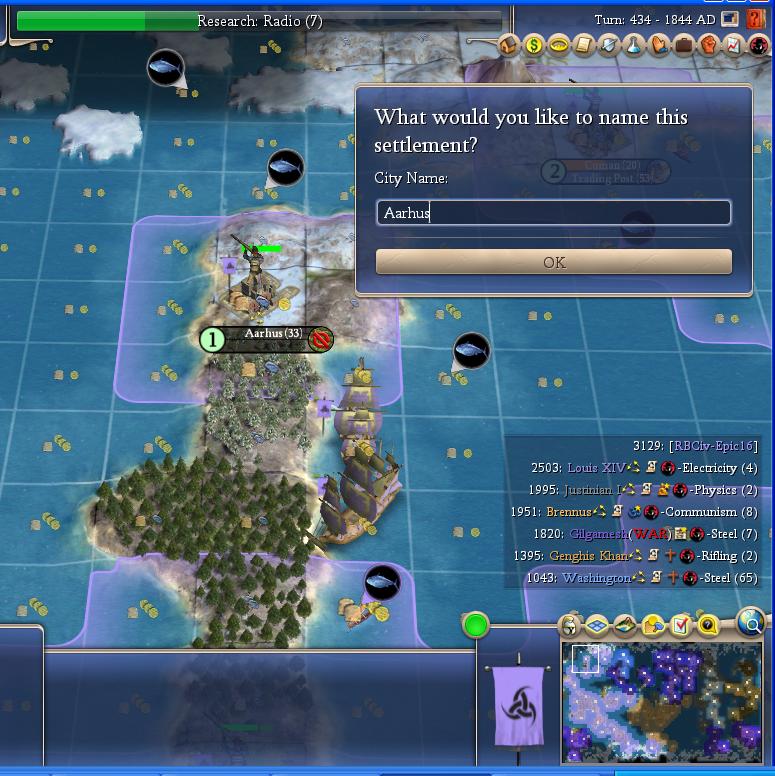Open the Domestic Advisor house icon
This screenshot has height=776, width=775.
point(509,45)
